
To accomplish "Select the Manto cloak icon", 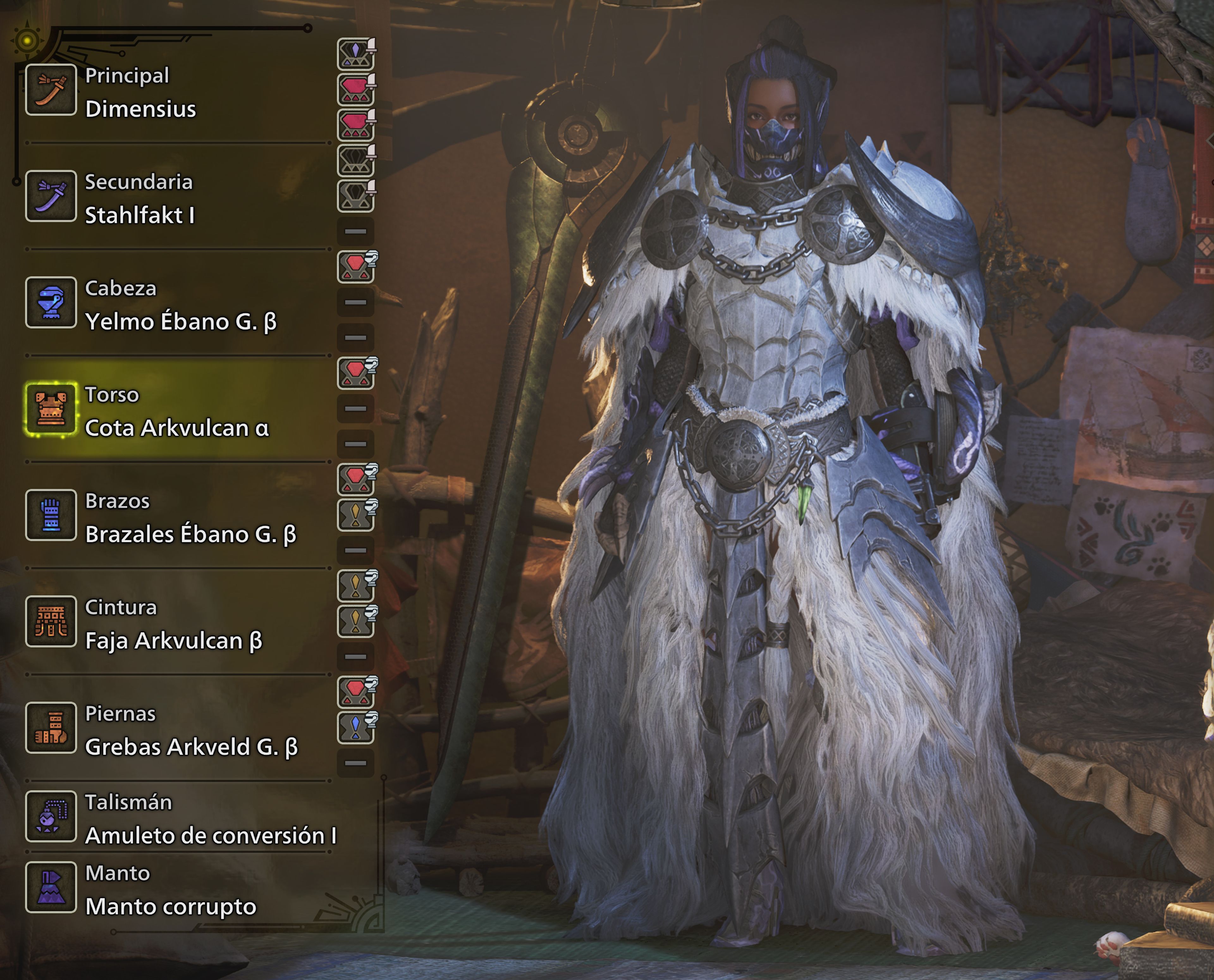I will point(51,886).
